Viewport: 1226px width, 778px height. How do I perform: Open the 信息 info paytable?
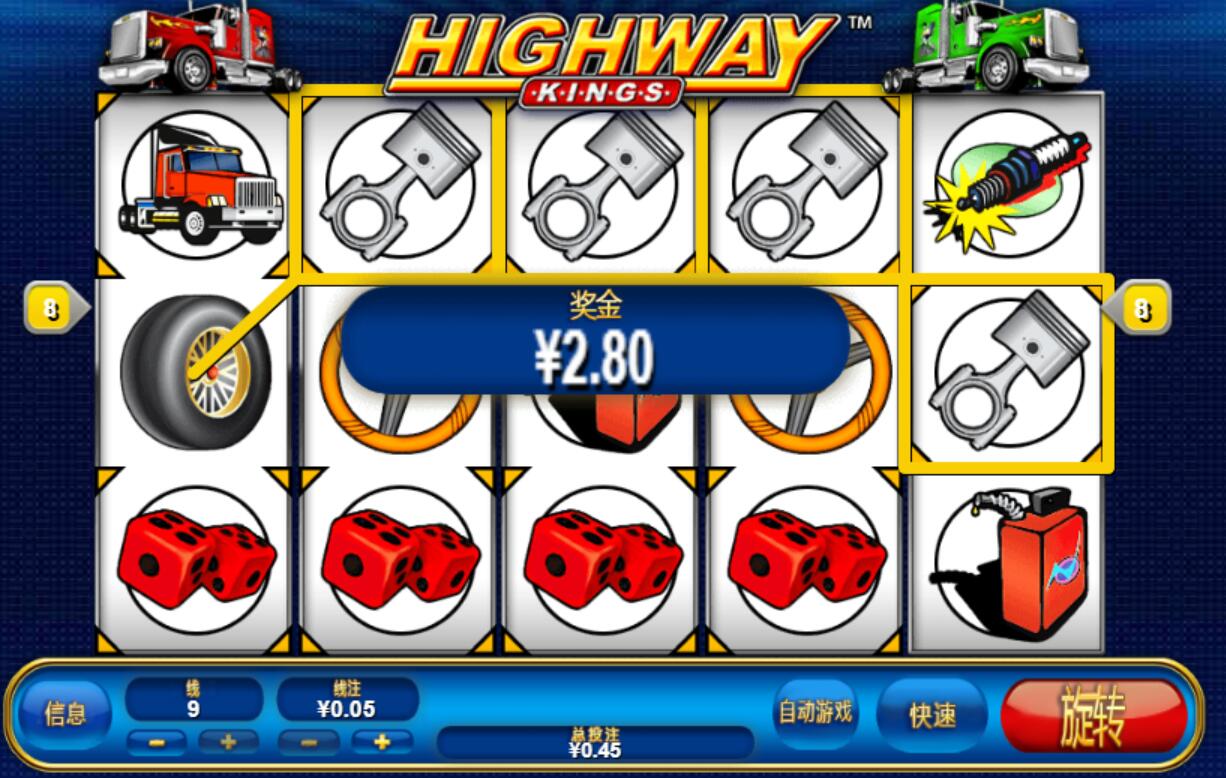[x=66, y=714]
